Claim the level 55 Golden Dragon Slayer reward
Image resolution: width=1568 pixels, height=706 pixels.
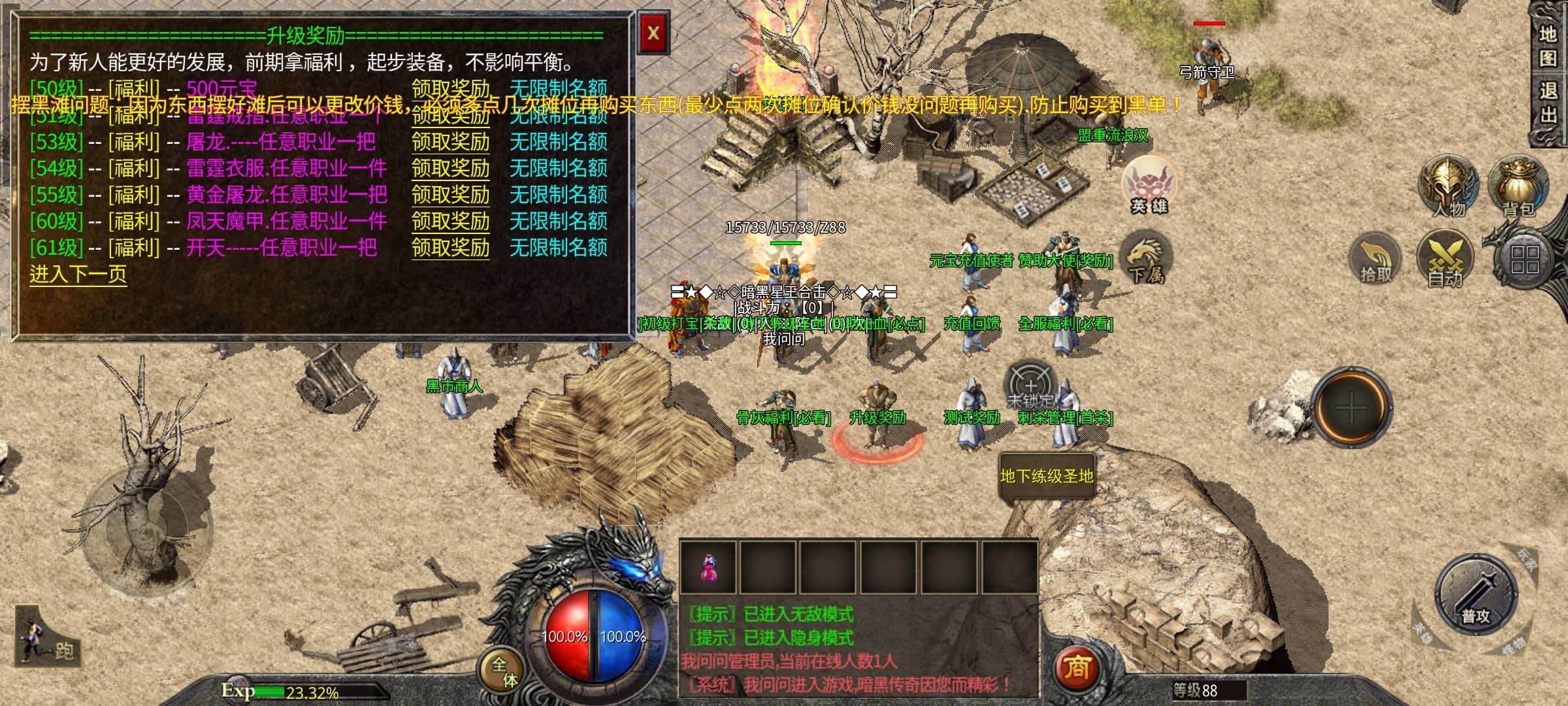point(450,195)
